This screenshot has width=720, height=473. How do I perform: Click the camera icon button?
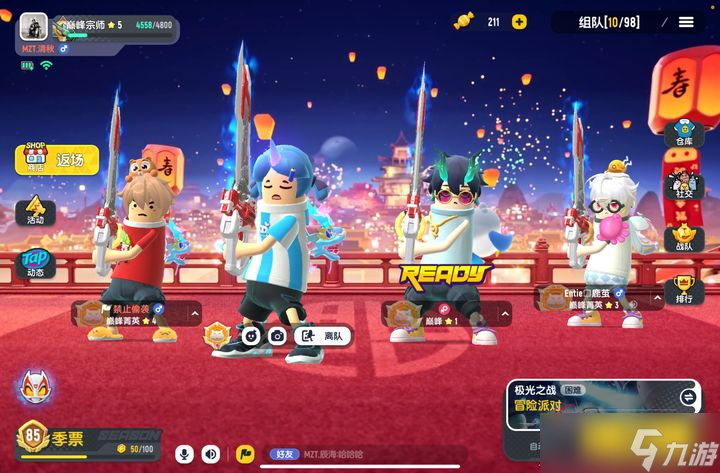(277, 336)
